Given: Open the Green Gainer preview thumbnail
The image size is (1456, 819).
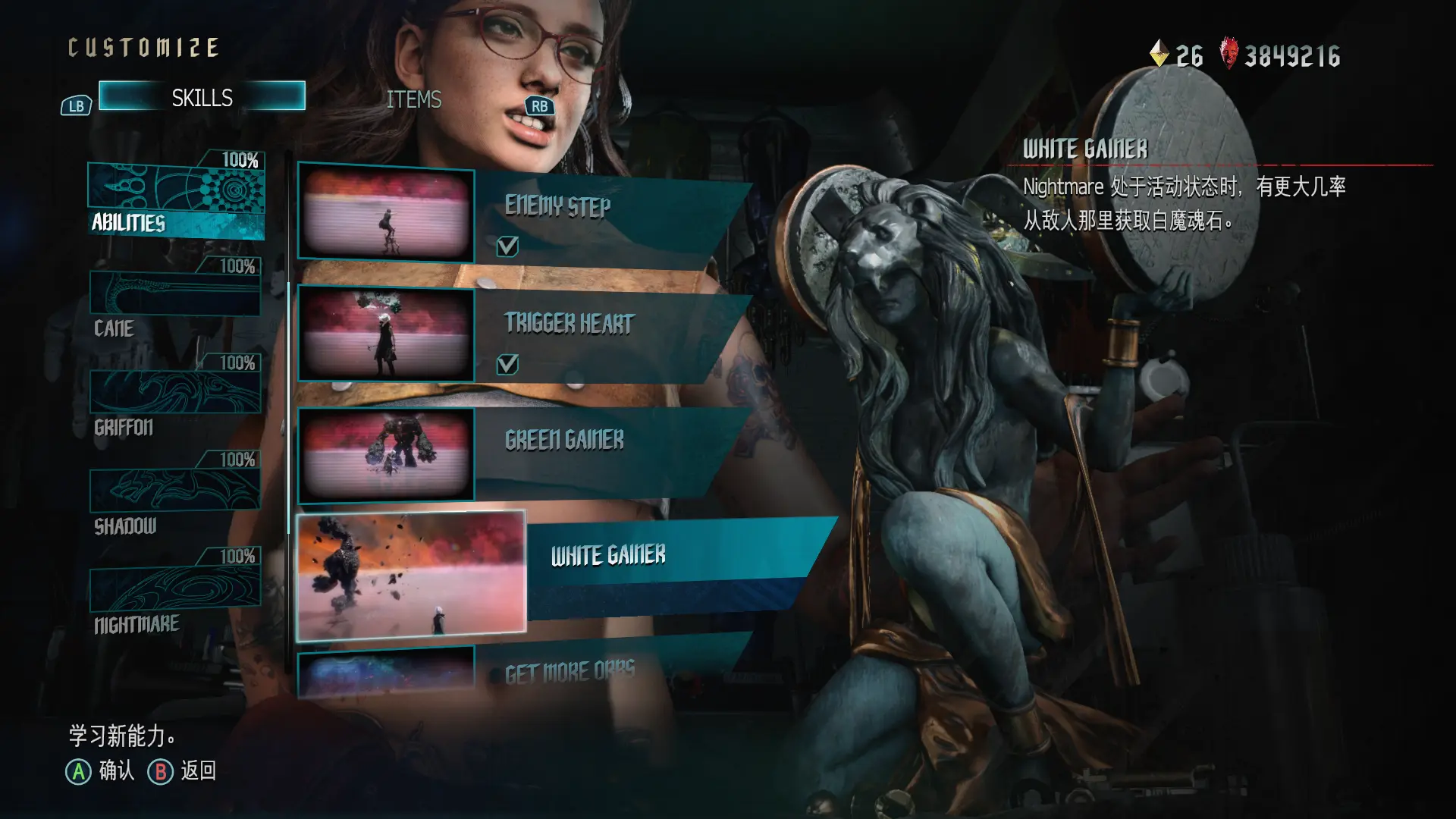Looking at the screenshot, I should (386, 454).
